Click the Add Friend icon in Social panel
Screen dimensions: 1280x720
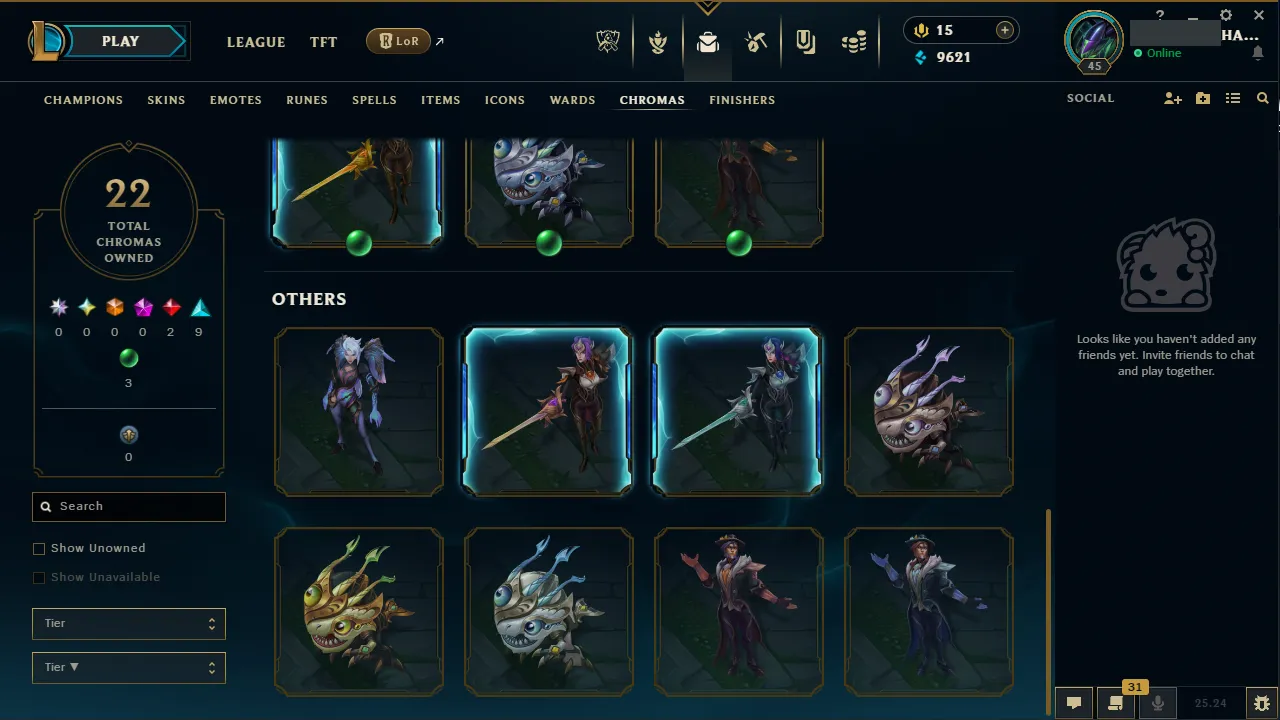pos(1172,98)
